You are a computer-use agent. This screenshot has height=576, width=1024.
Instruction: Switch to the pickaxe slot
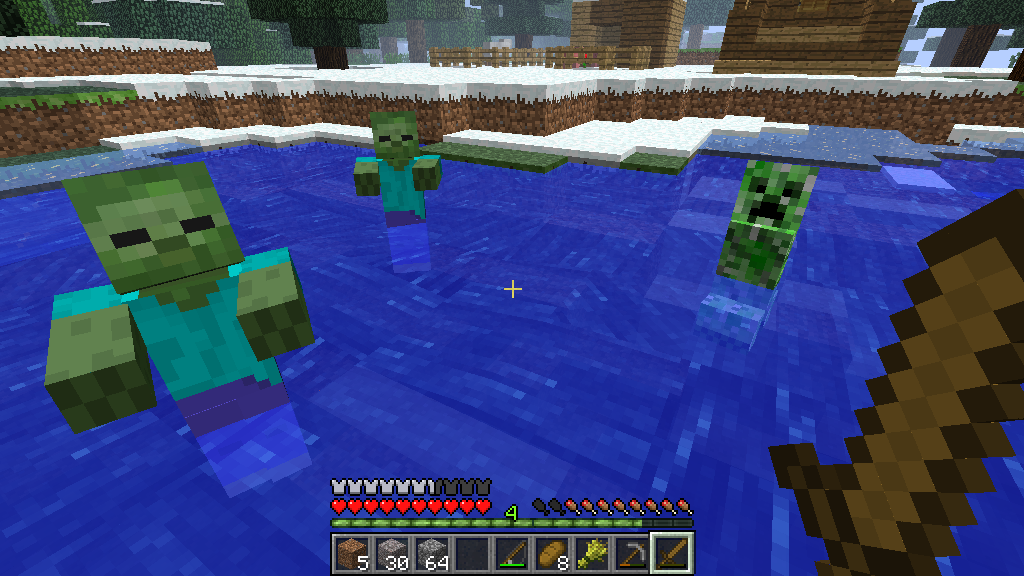pos(631,553)
